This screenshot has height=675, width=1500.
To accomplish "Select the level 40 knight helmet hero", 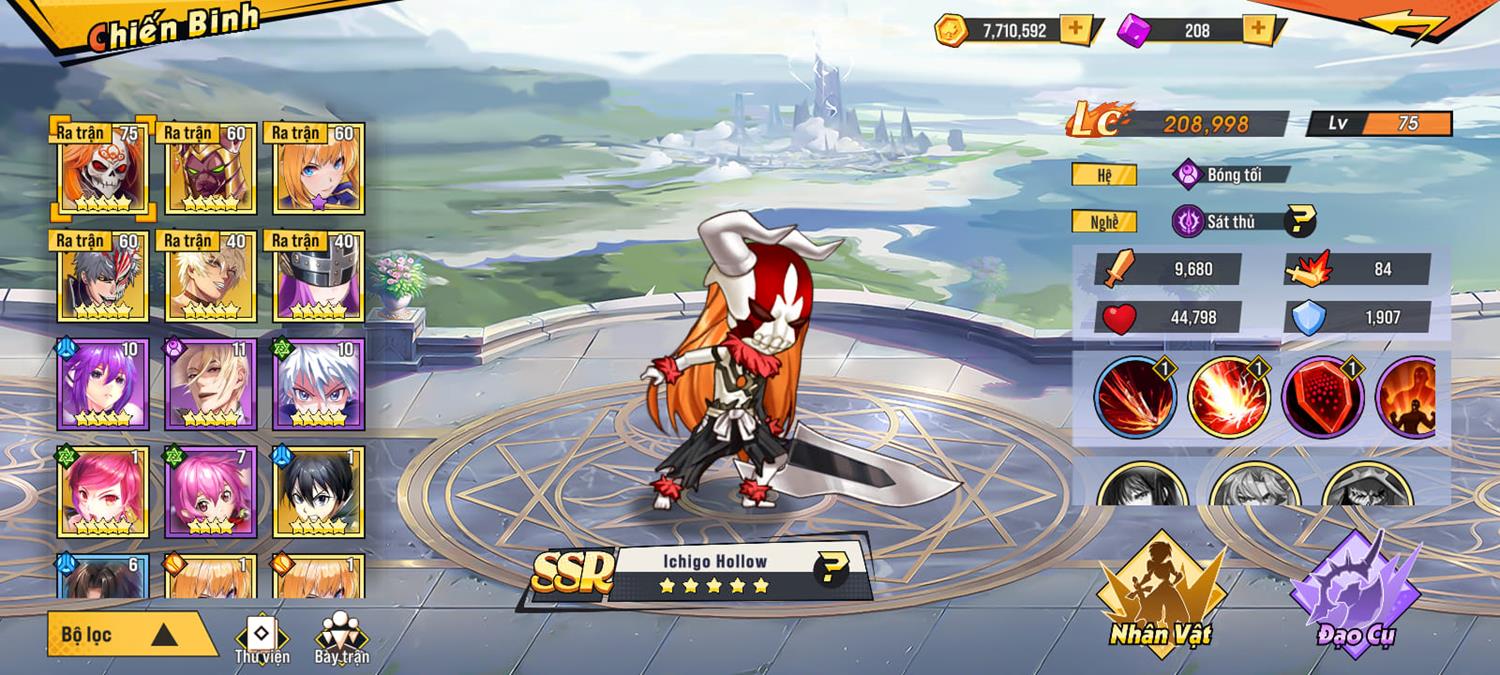I will point(319,276).
